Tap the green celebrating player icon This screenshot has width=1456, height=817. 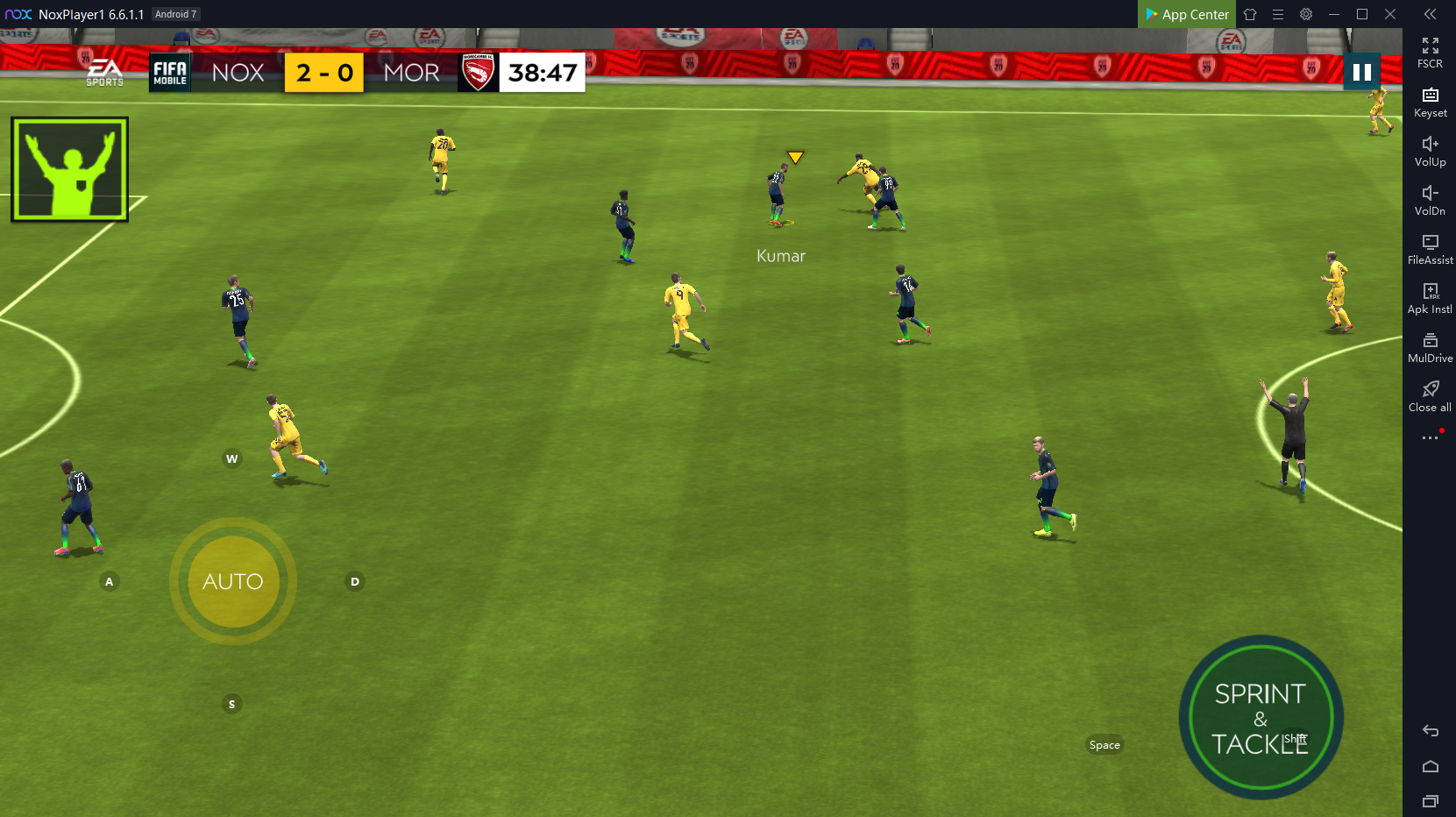(70, 169)
